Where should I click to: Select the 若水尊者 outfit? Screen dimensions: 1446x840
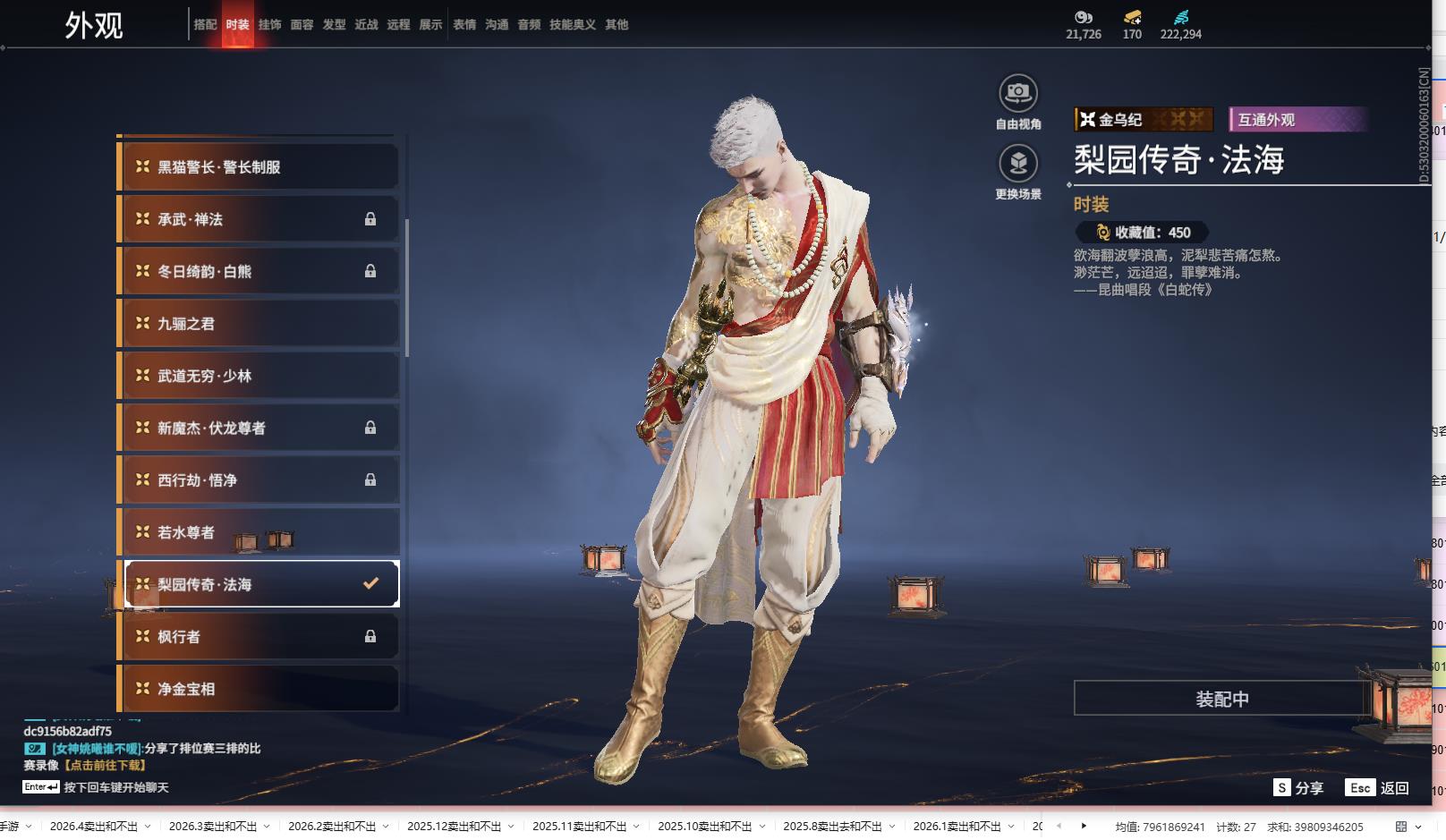click(259, 532)
